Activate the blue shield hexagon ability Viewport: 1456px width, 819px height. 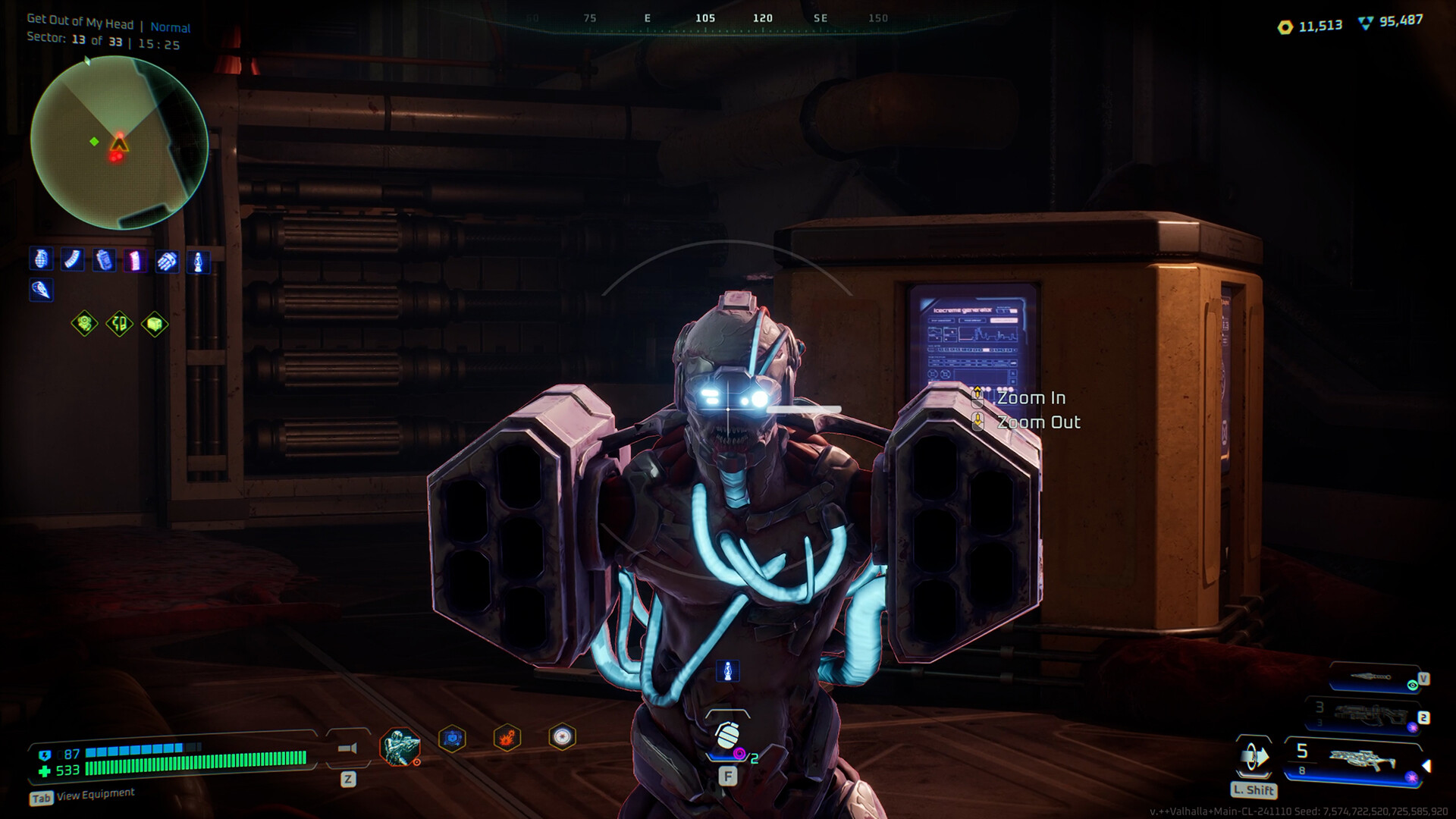point(452,738)
